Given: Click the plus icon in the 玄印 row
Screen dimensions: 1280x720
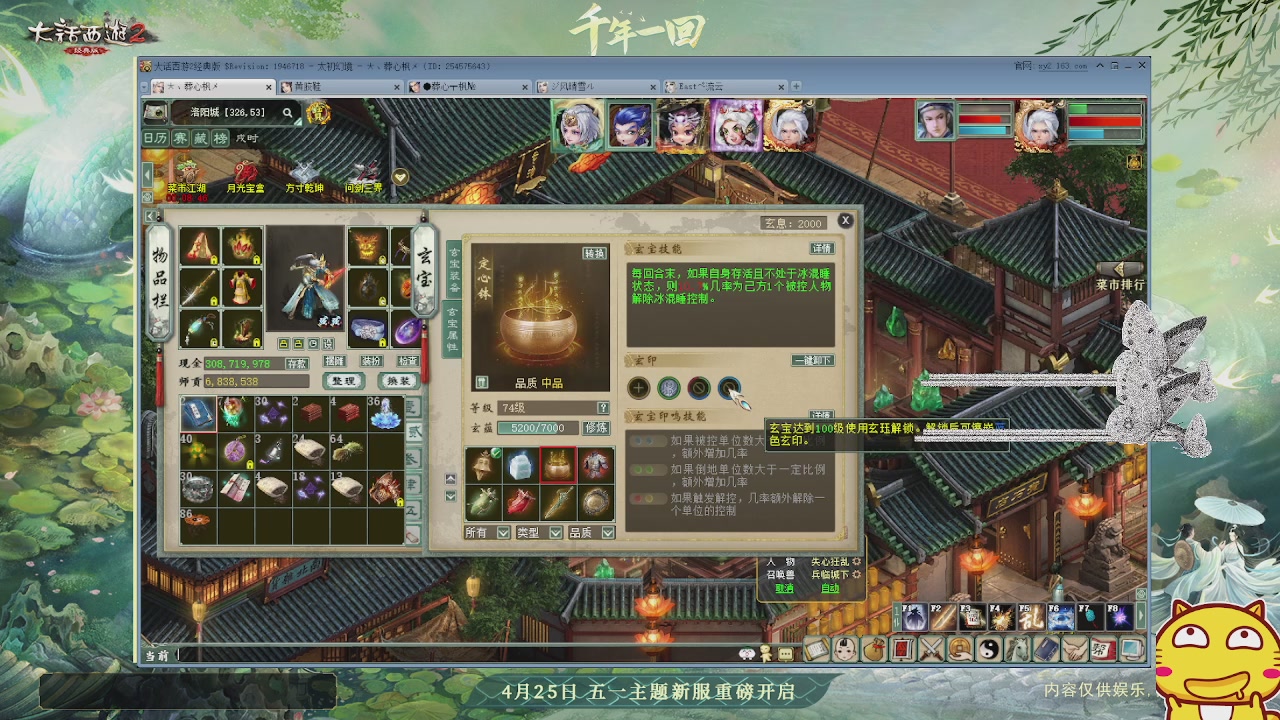Looking at the screenshot, I should pyautogui.click(x=637, y=388).
